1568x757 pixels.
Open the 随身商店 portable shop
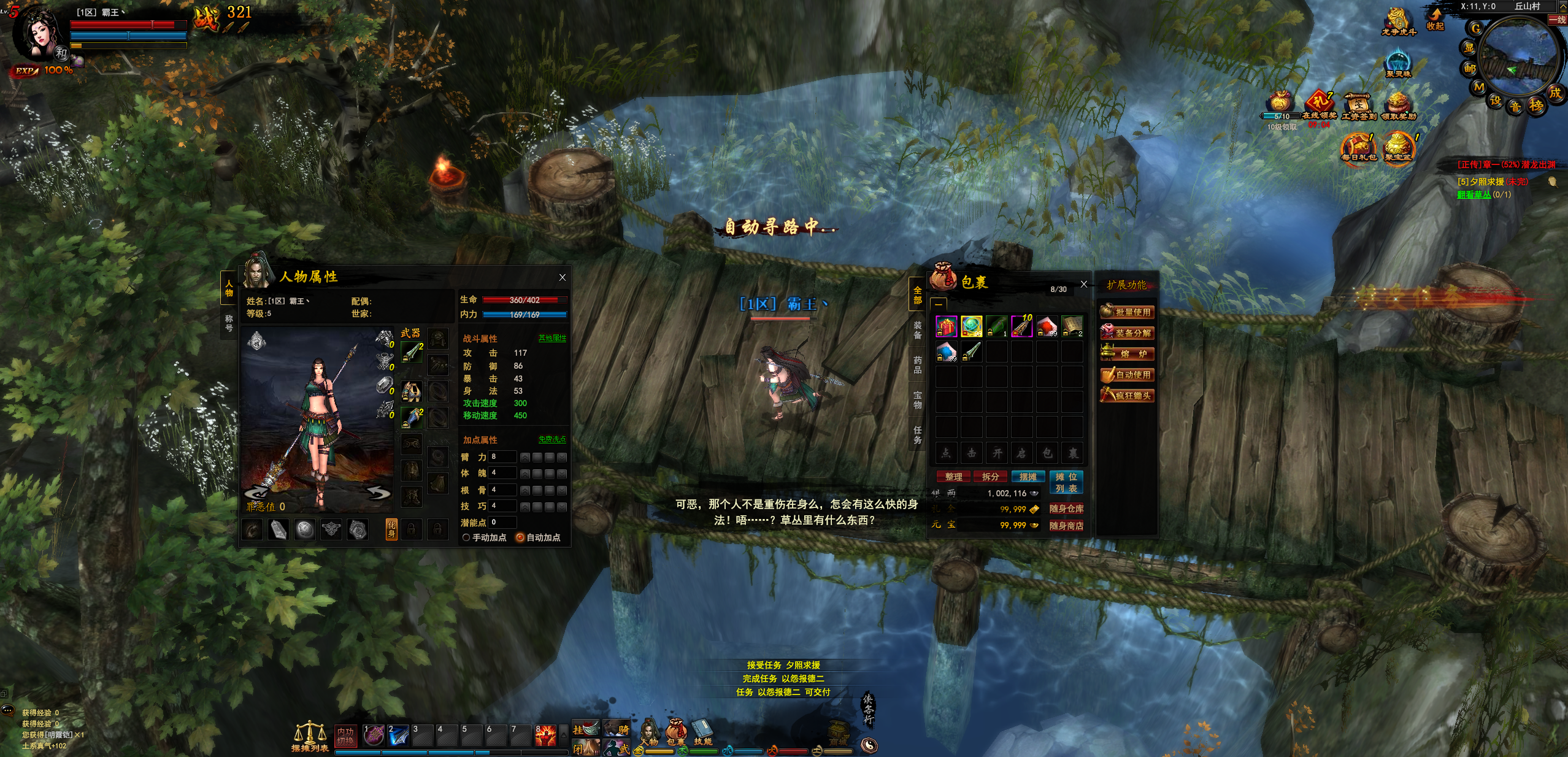[1066, 525]
